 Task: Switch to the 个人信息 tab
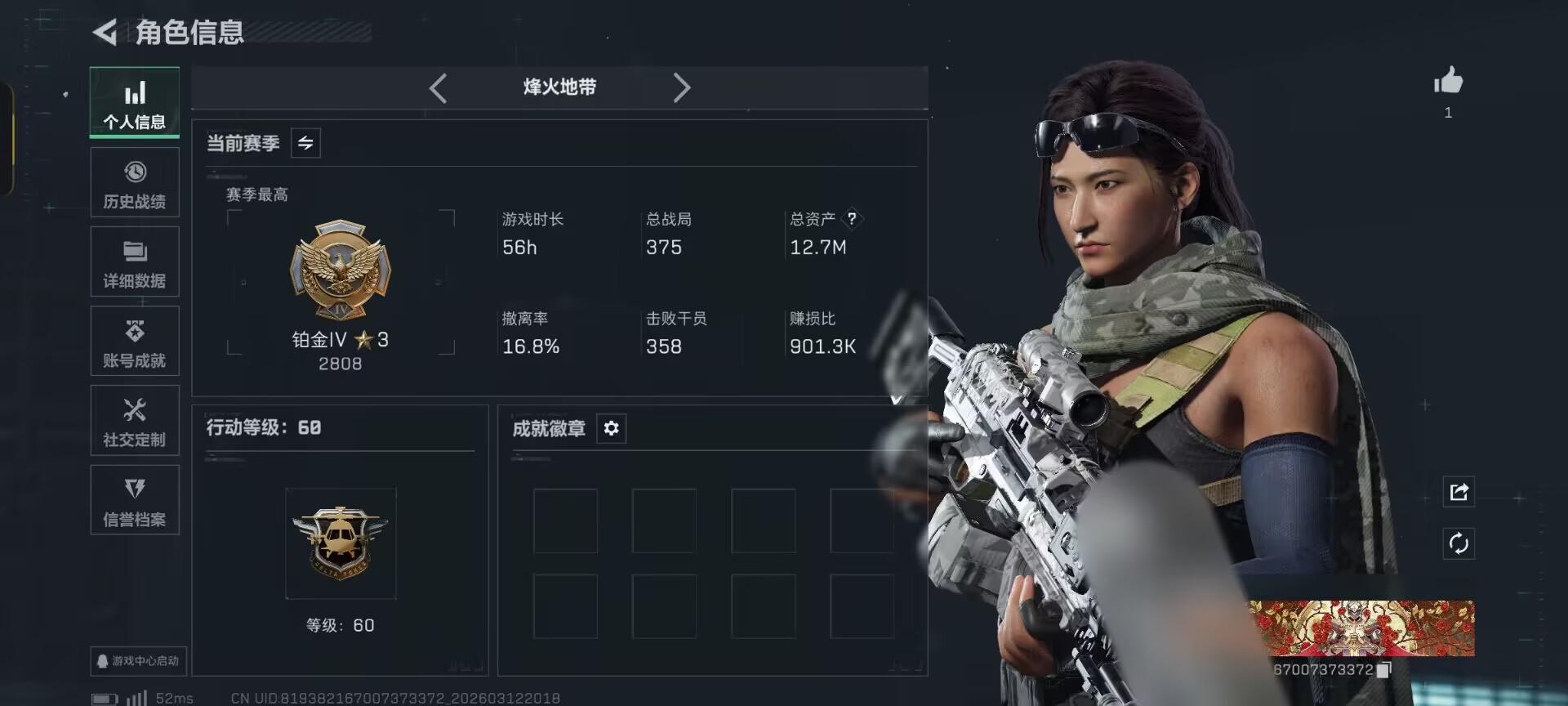(135, 103)
